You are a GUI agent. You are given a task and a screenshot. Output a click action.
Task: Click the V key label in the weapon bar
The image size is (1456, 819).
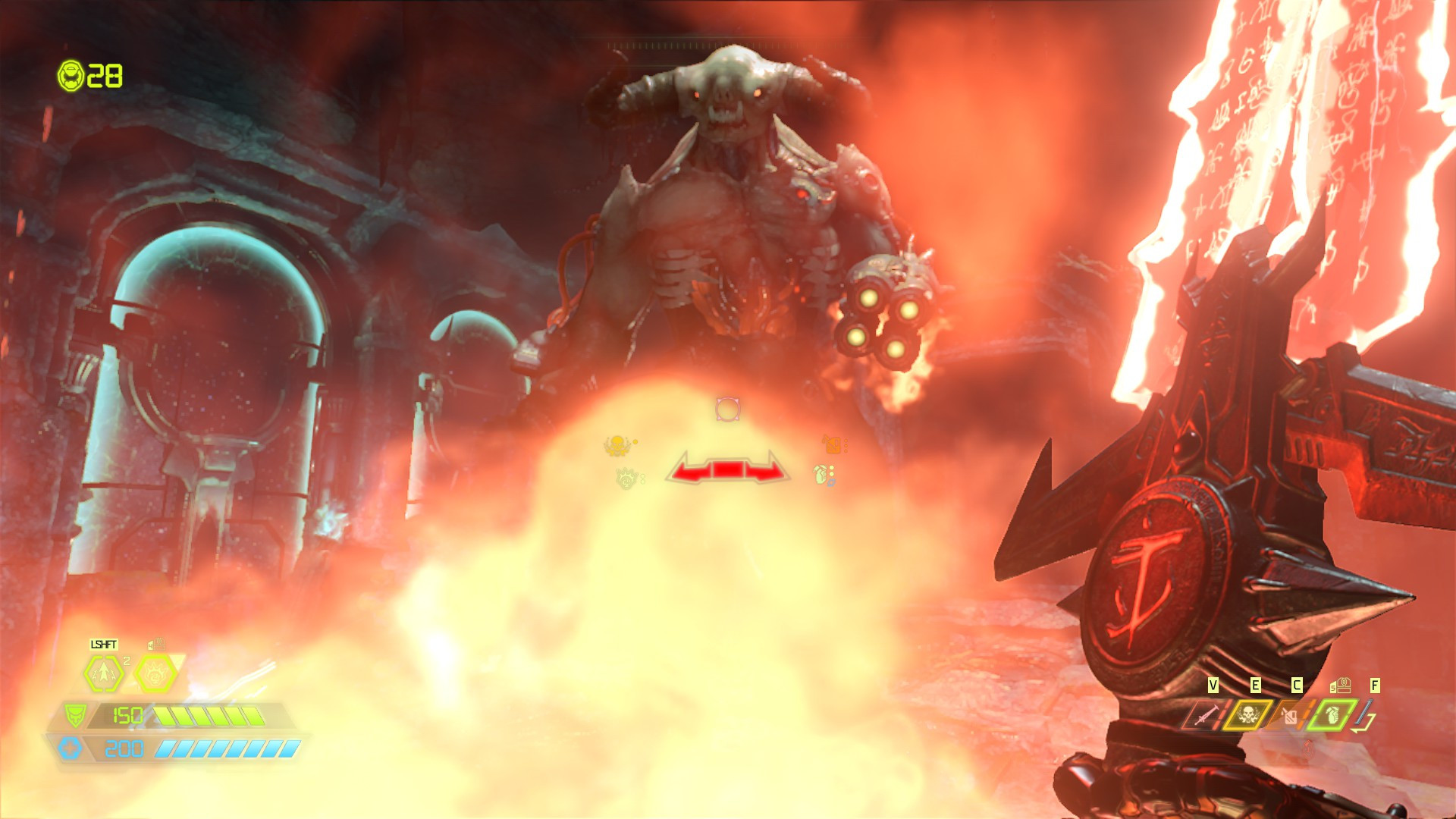pyautogui.click(x=1213, y=685)
